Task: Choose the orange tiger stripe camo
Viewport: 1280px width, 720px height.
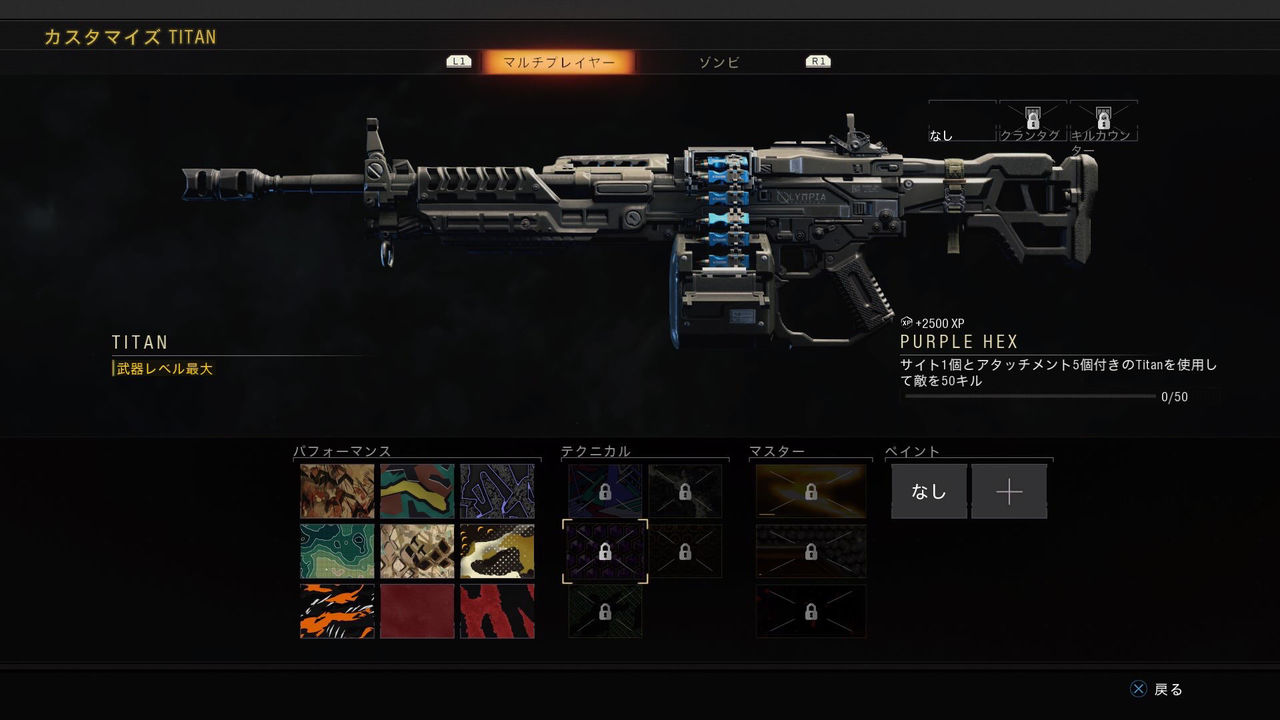Action: pyautogui.click(x=337, y=611)
